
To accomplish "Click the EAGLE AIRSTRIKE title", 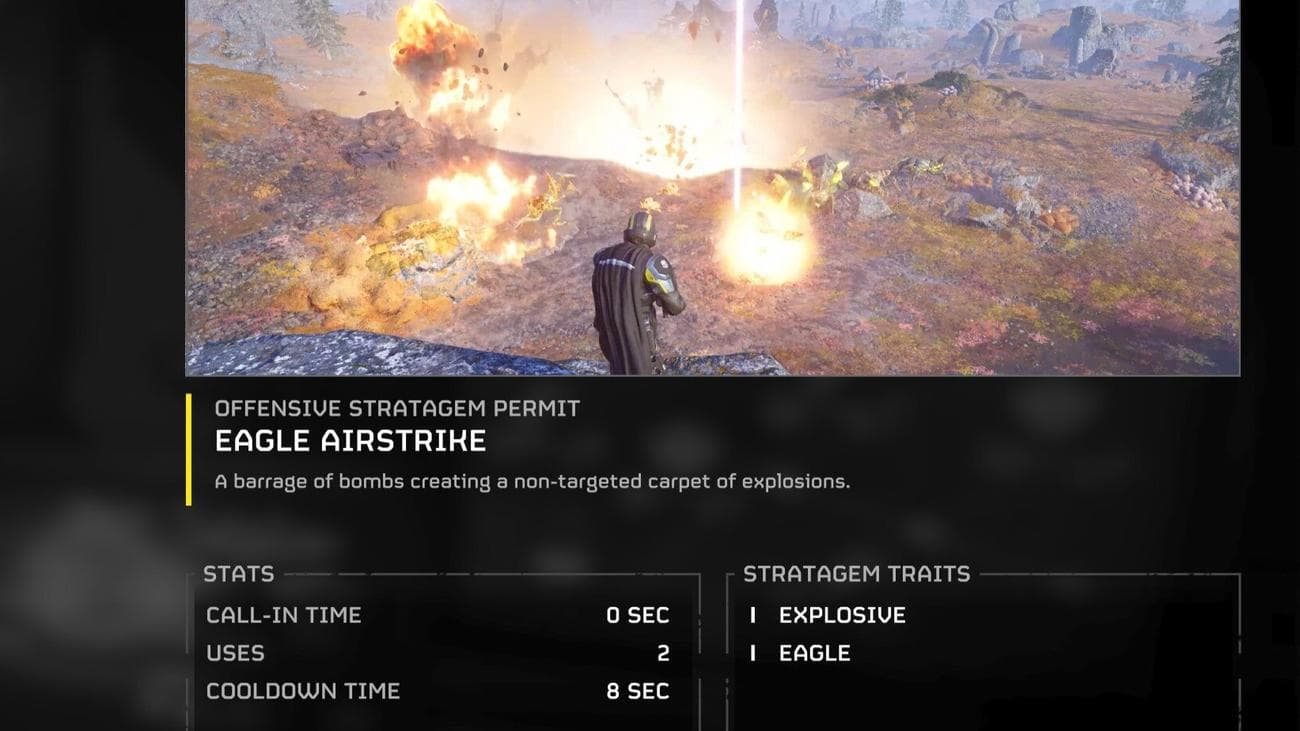I will click(352, 440).
